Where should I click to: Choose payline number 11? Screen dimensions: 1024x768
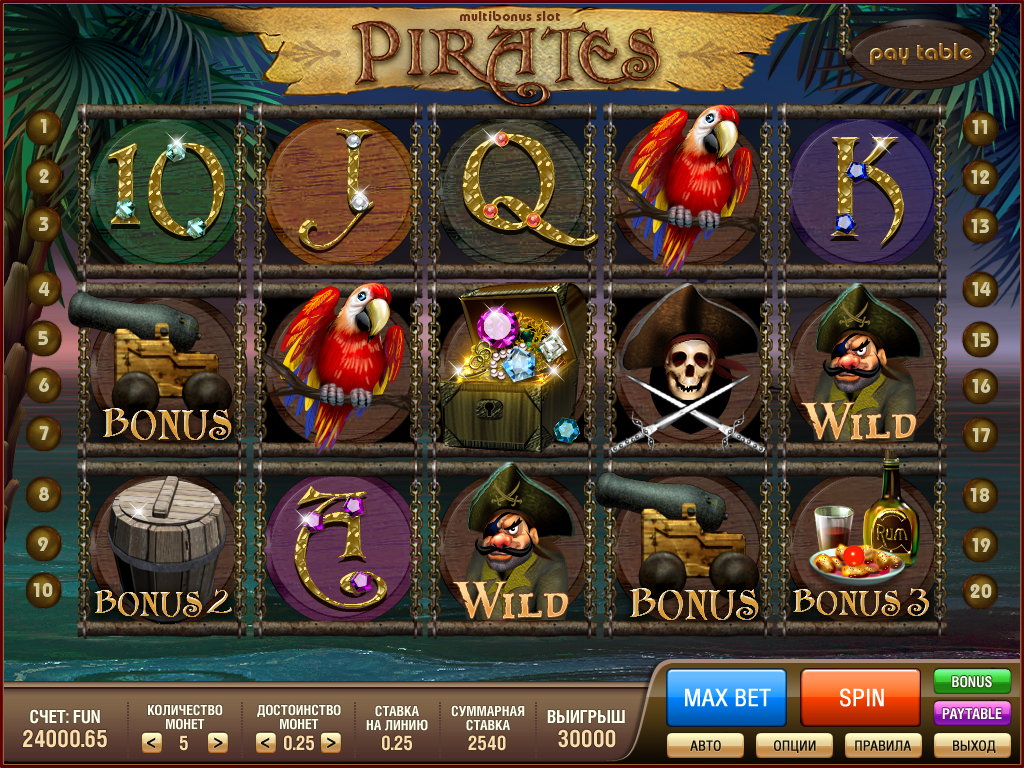coord(980,127)
